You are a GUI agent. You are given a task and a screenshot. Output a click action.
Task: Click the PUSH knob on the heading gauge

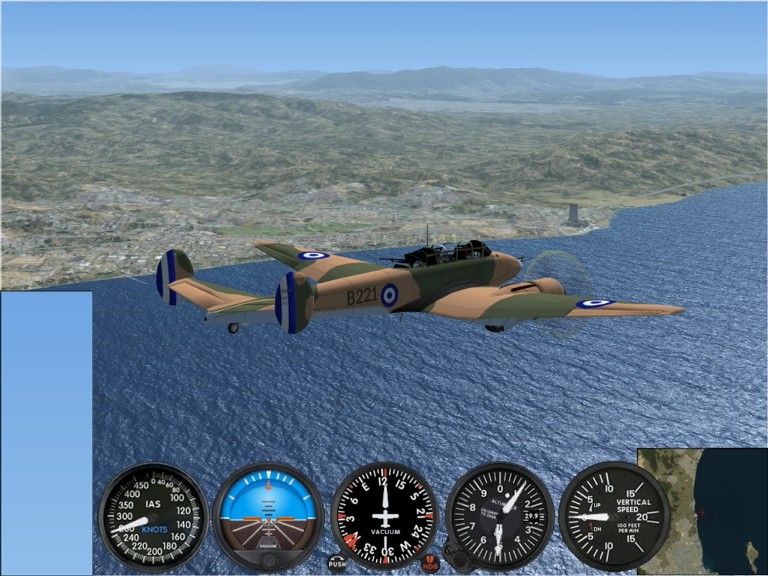pos(337,562)
